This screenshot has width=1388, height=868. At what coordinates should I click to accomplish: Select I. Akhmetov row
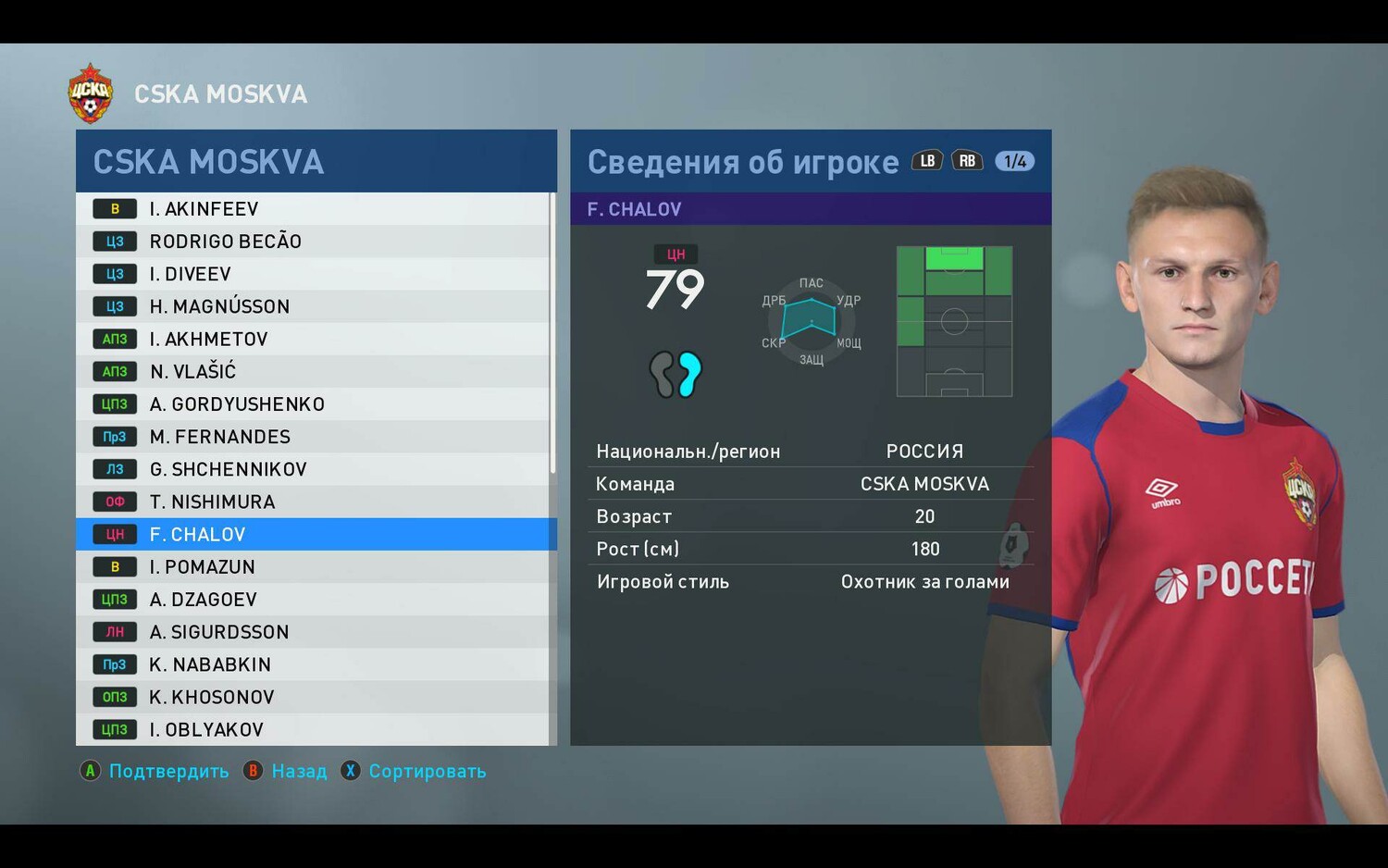click(315, 339)
